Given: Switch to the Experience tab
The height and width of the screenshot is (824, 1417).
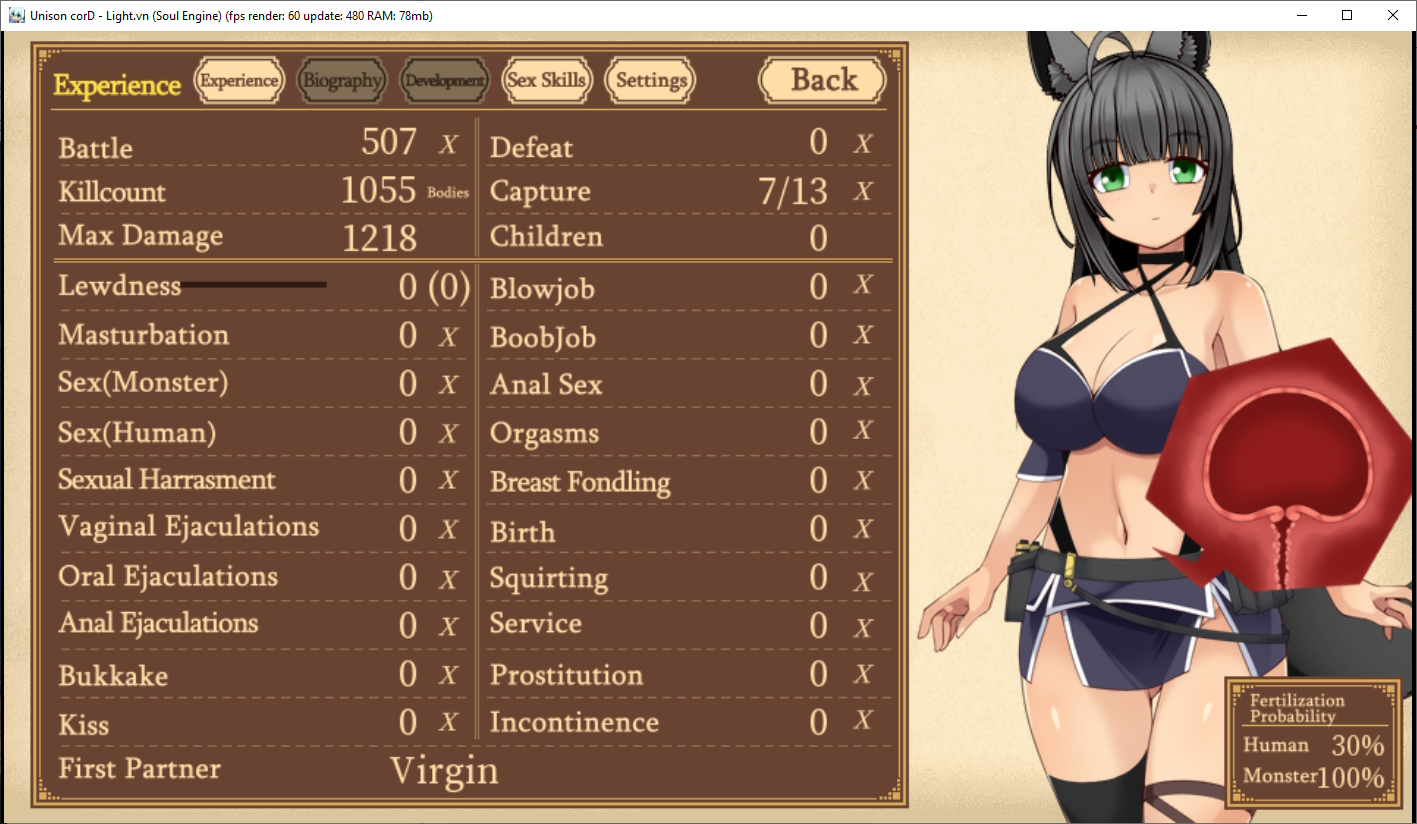Looking at the screenshot, I should tap(239, 81).
